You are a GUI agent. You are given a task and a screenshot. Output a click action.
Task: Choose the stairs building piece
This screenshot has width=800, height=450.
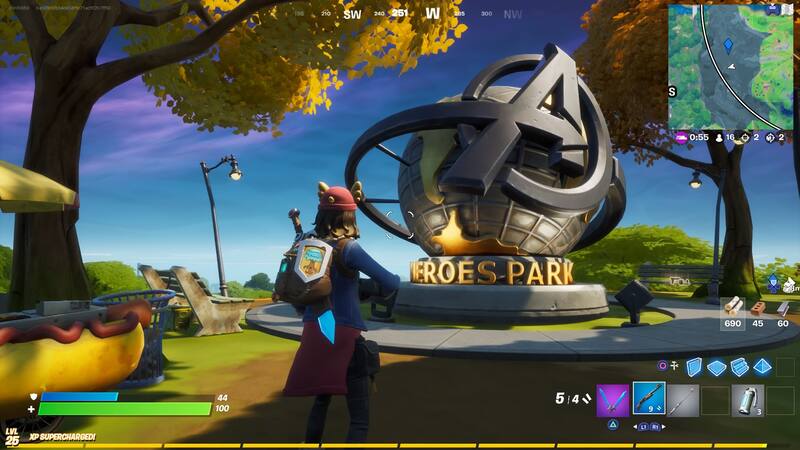click(x=739, y=367)
